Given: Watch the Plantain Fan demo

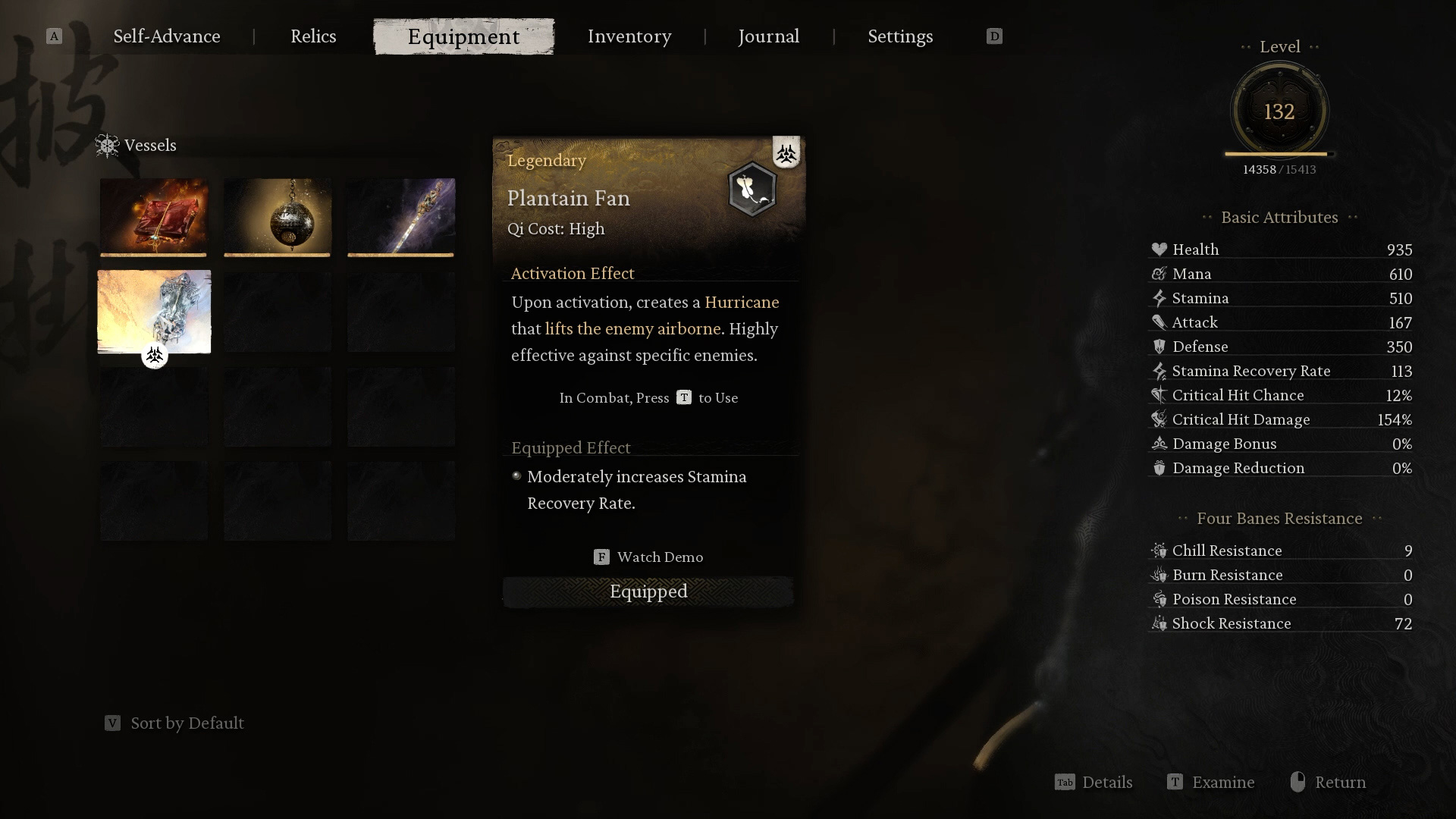Looking at the screenshot, I should (648, 557).
